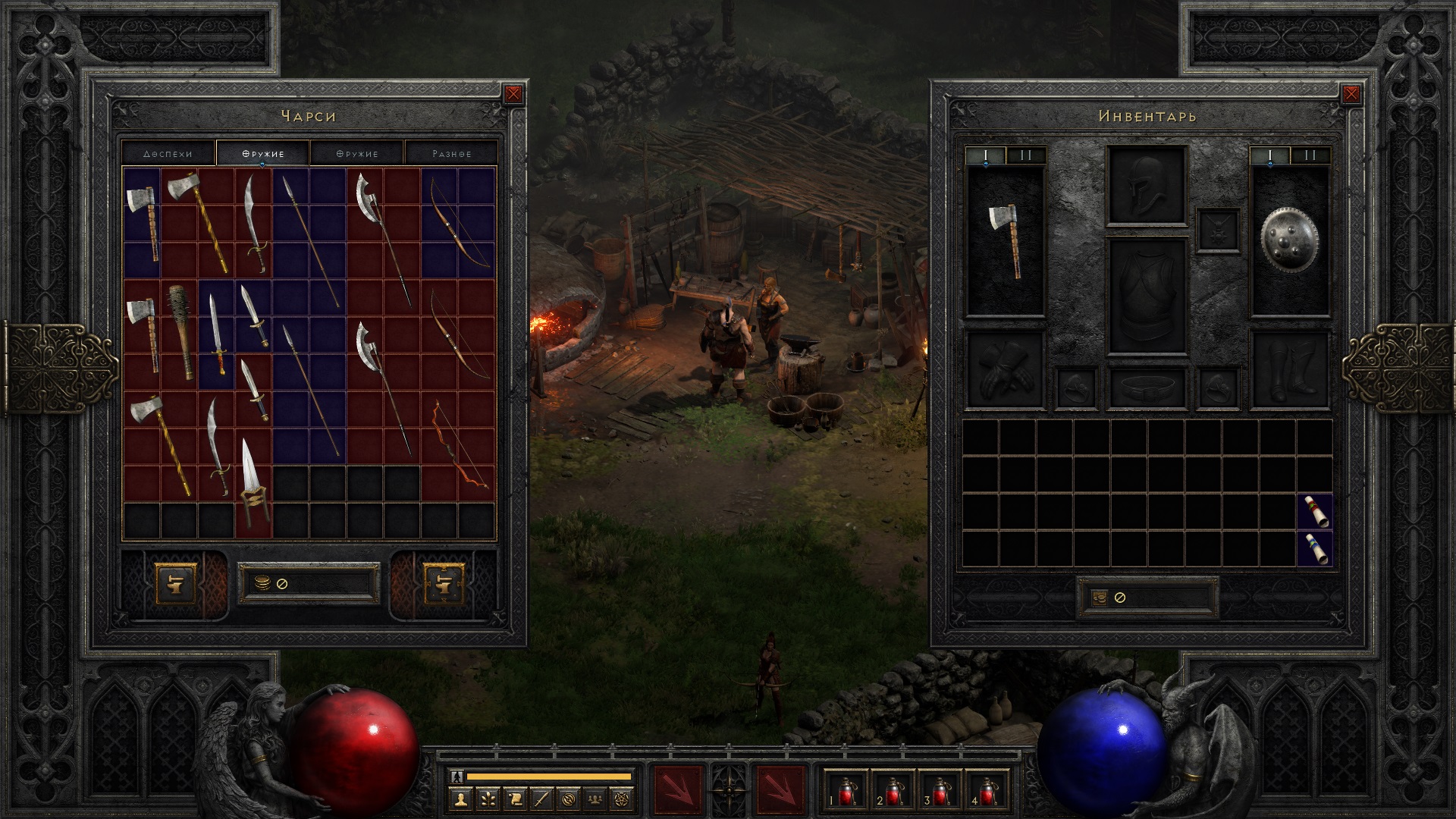Switch to the Доспехи tab

(168, 153)
